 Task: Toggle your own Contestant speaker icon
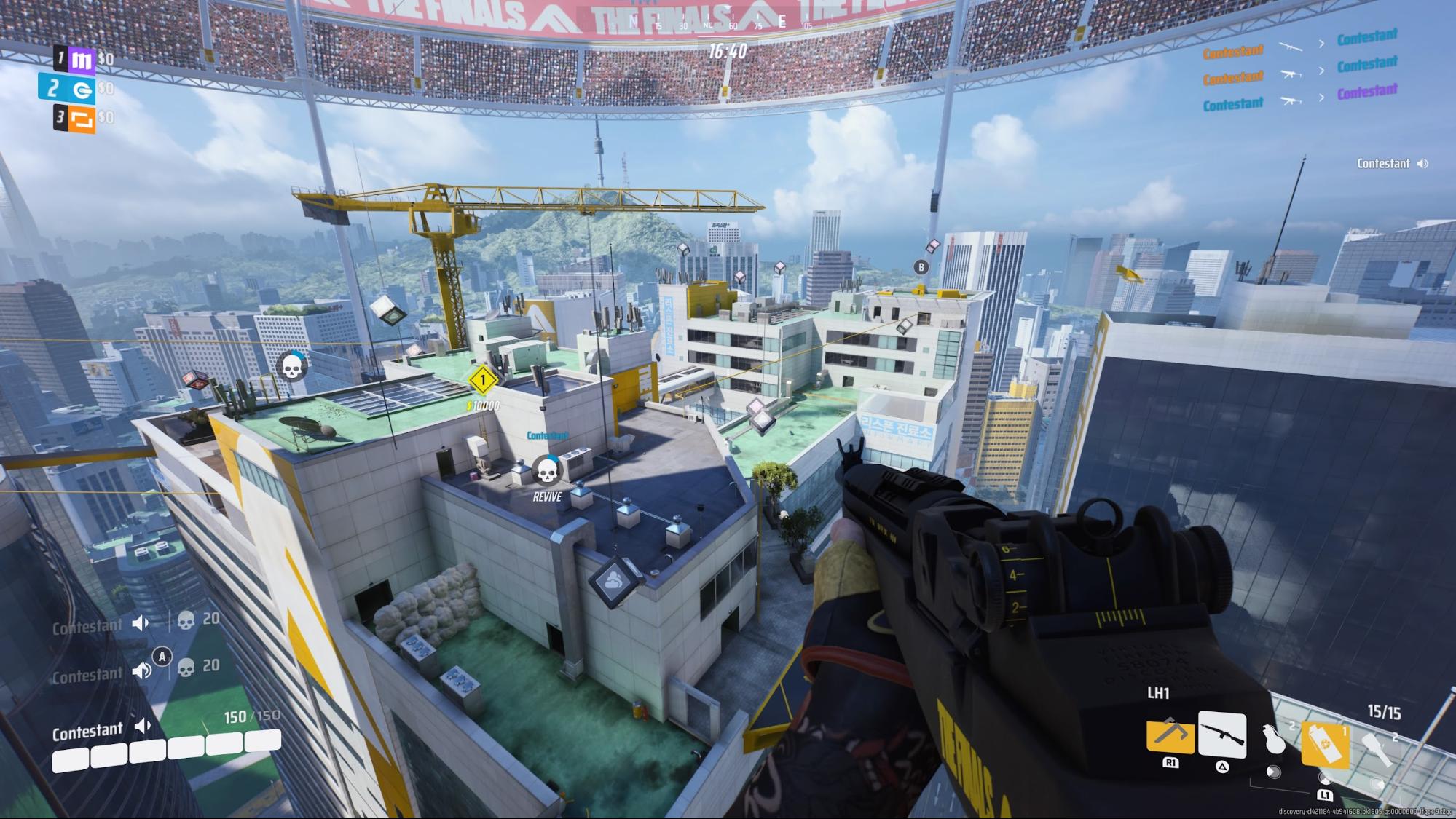click(x=143, y=726)
